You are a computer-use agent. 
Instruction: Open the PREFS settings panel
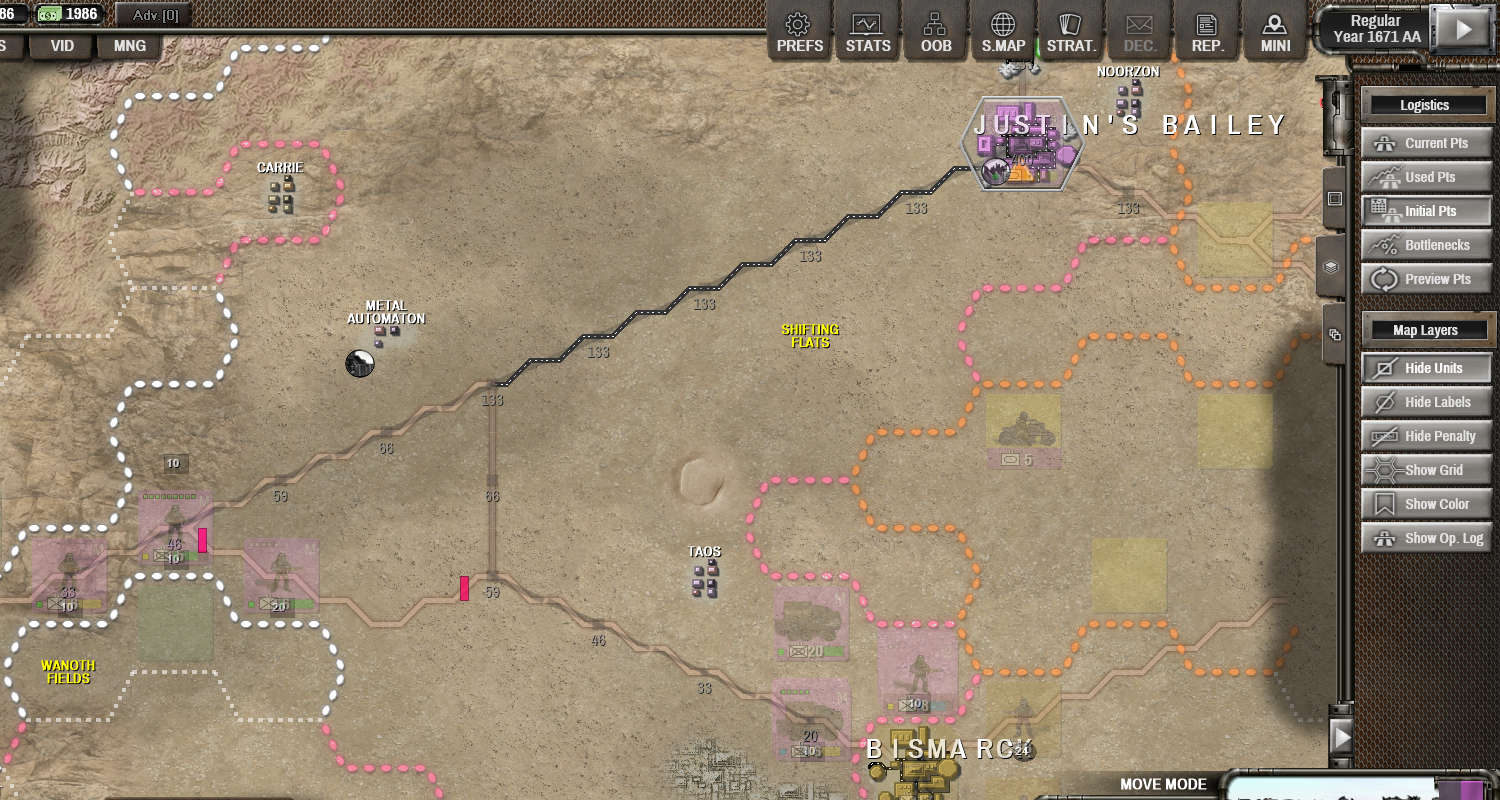pos(798,33)
